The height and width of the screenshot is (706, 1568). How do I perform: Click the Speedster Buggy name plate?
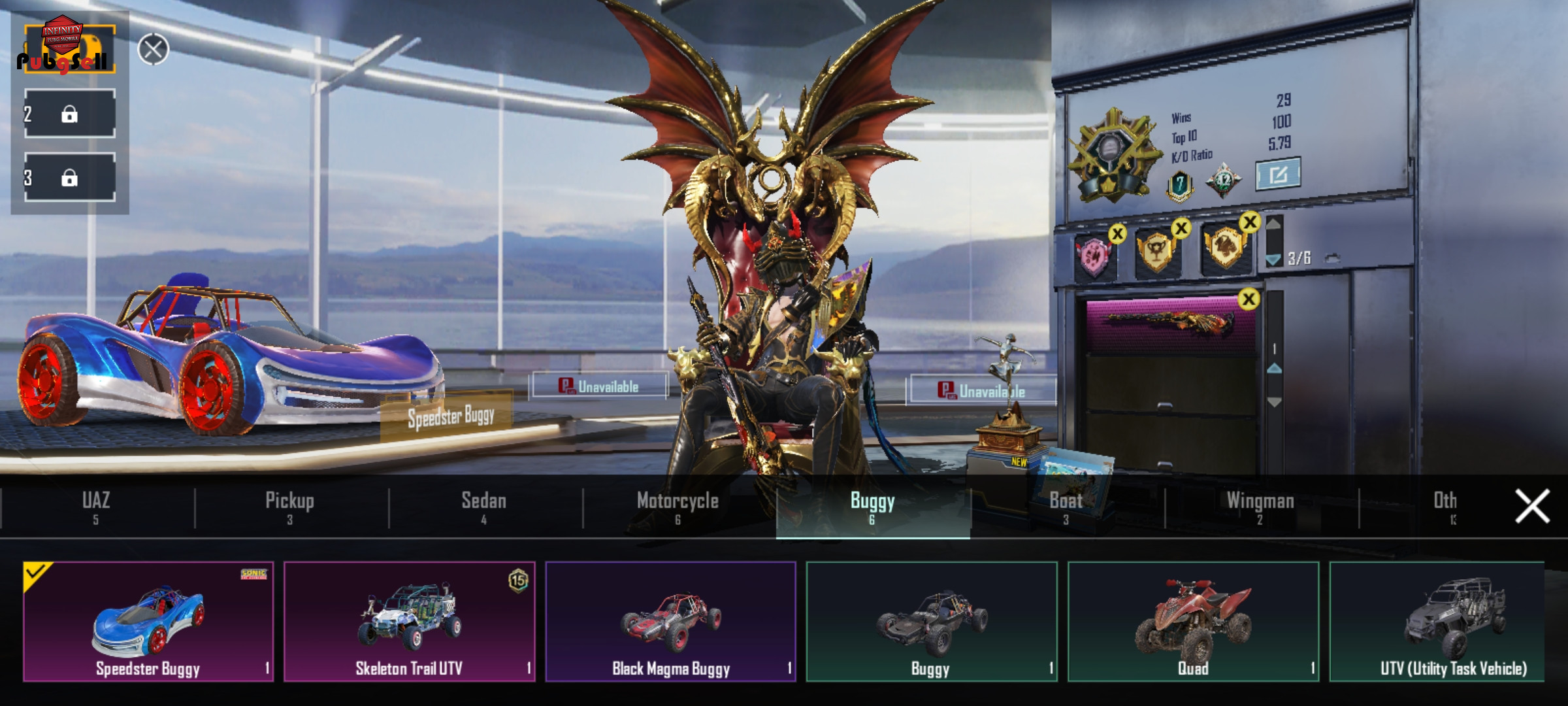451,416
